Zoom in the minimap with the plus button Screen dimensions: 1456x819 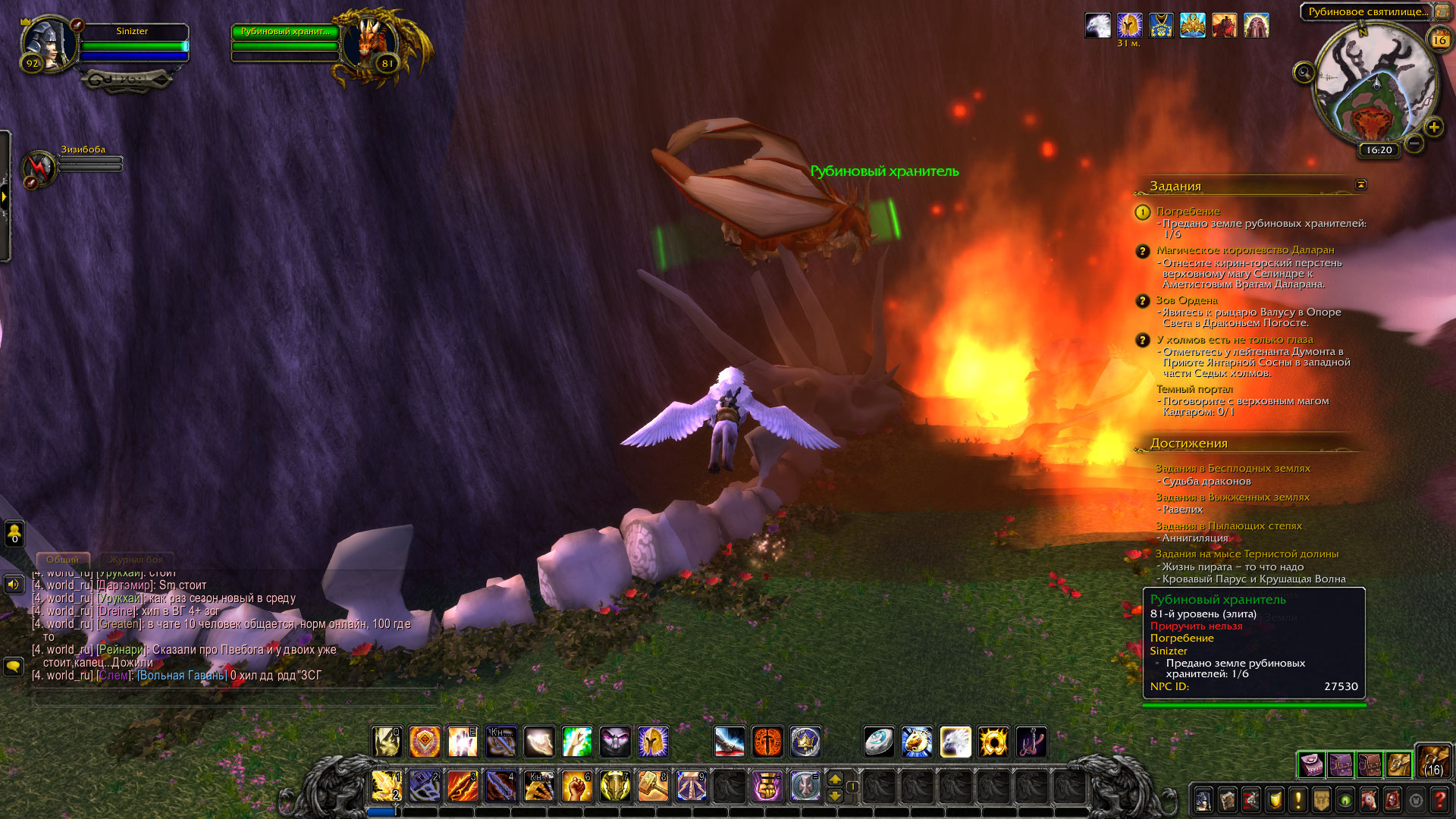pos(1433,127)
